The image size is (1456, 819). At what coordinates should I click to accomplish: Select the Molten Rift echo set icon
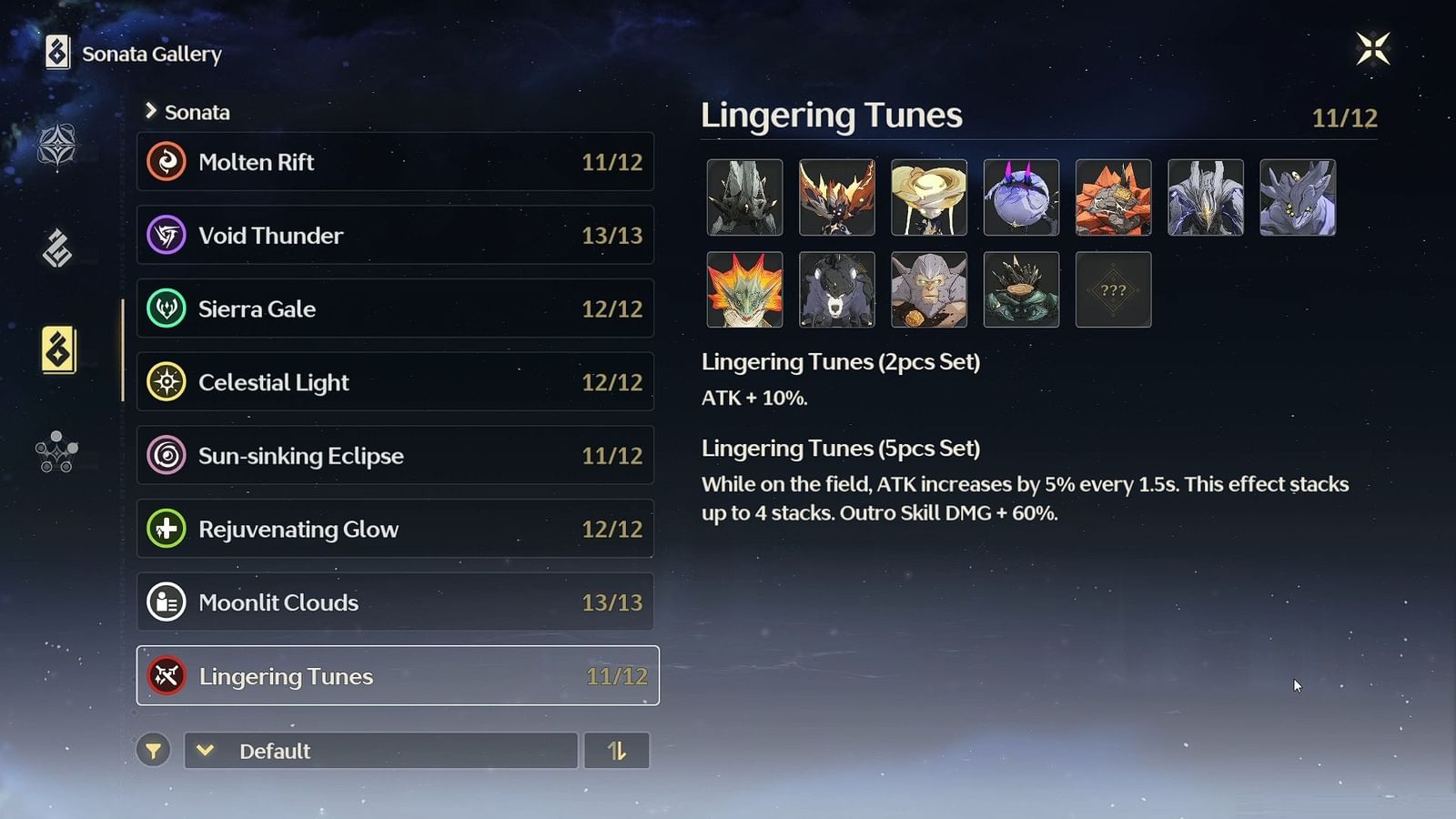167,162
